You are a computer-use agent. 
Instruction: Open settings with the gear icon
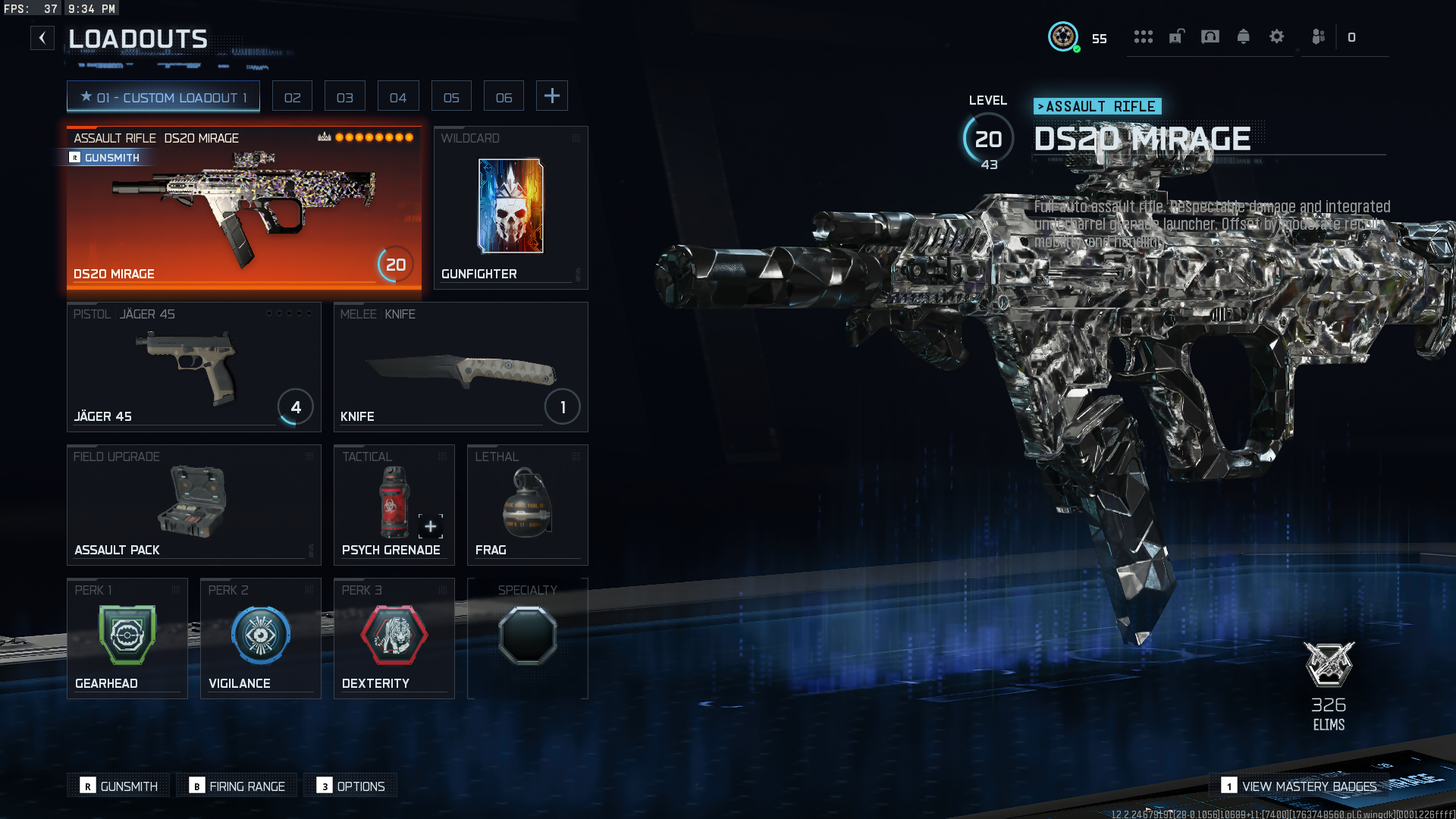(x=1277, y=36)
